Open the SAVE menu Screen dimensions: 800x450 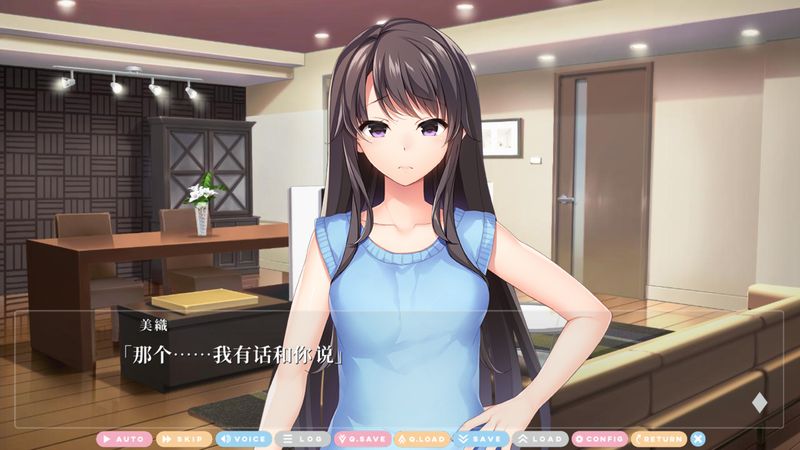(x=480, y=439)
